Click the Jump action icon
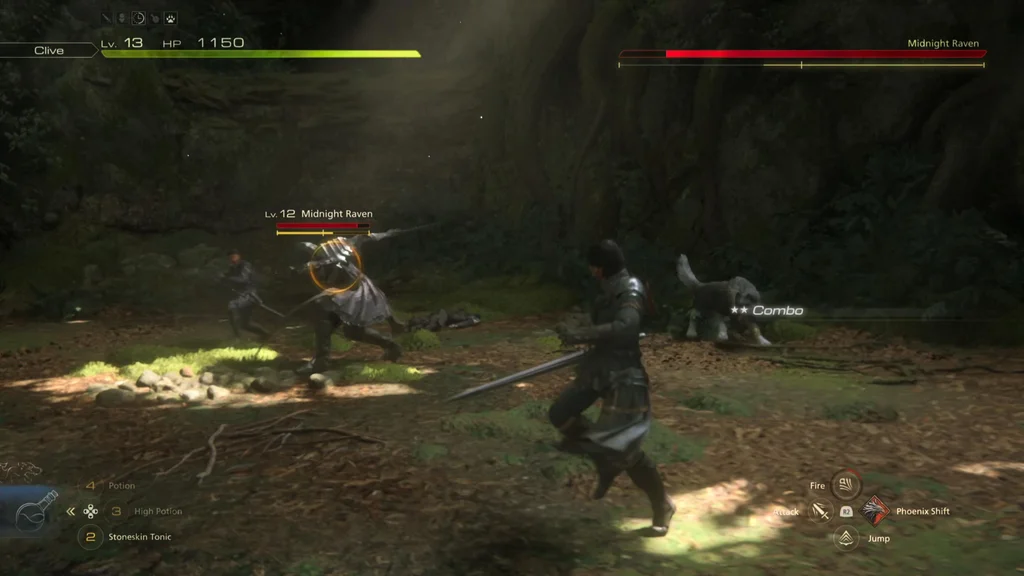 click(x=846, y=538)
